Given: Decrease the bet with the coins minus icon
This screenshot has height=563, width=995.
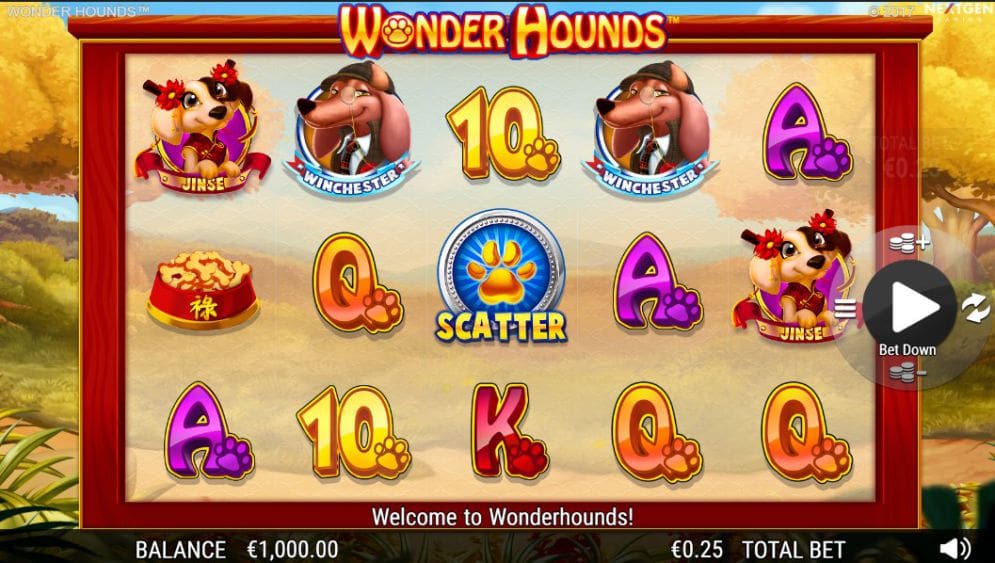Looking at the screenshot, I should point(905,374).
